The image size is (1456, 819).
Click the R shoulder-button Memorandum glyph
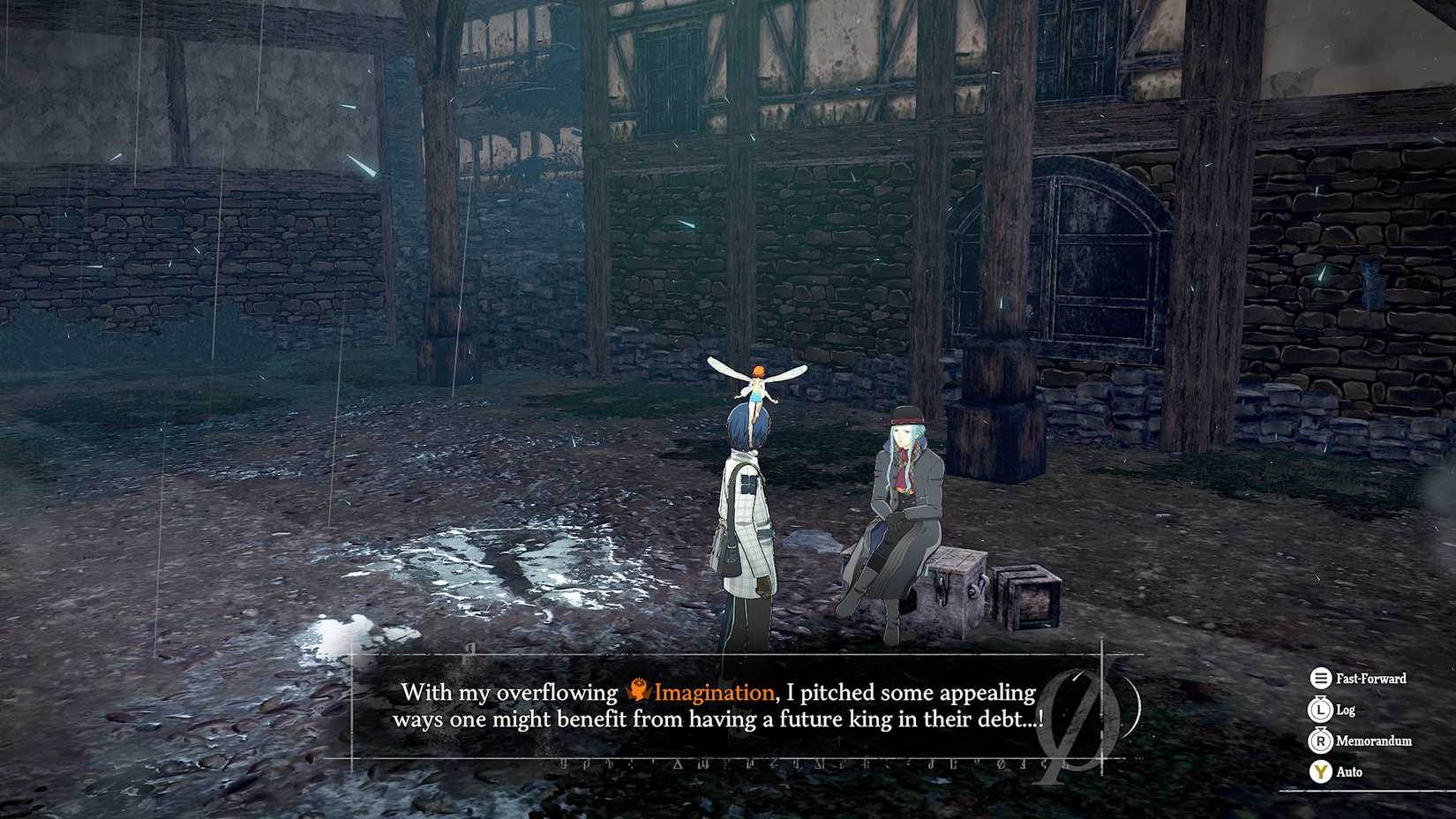point(1322,741)
